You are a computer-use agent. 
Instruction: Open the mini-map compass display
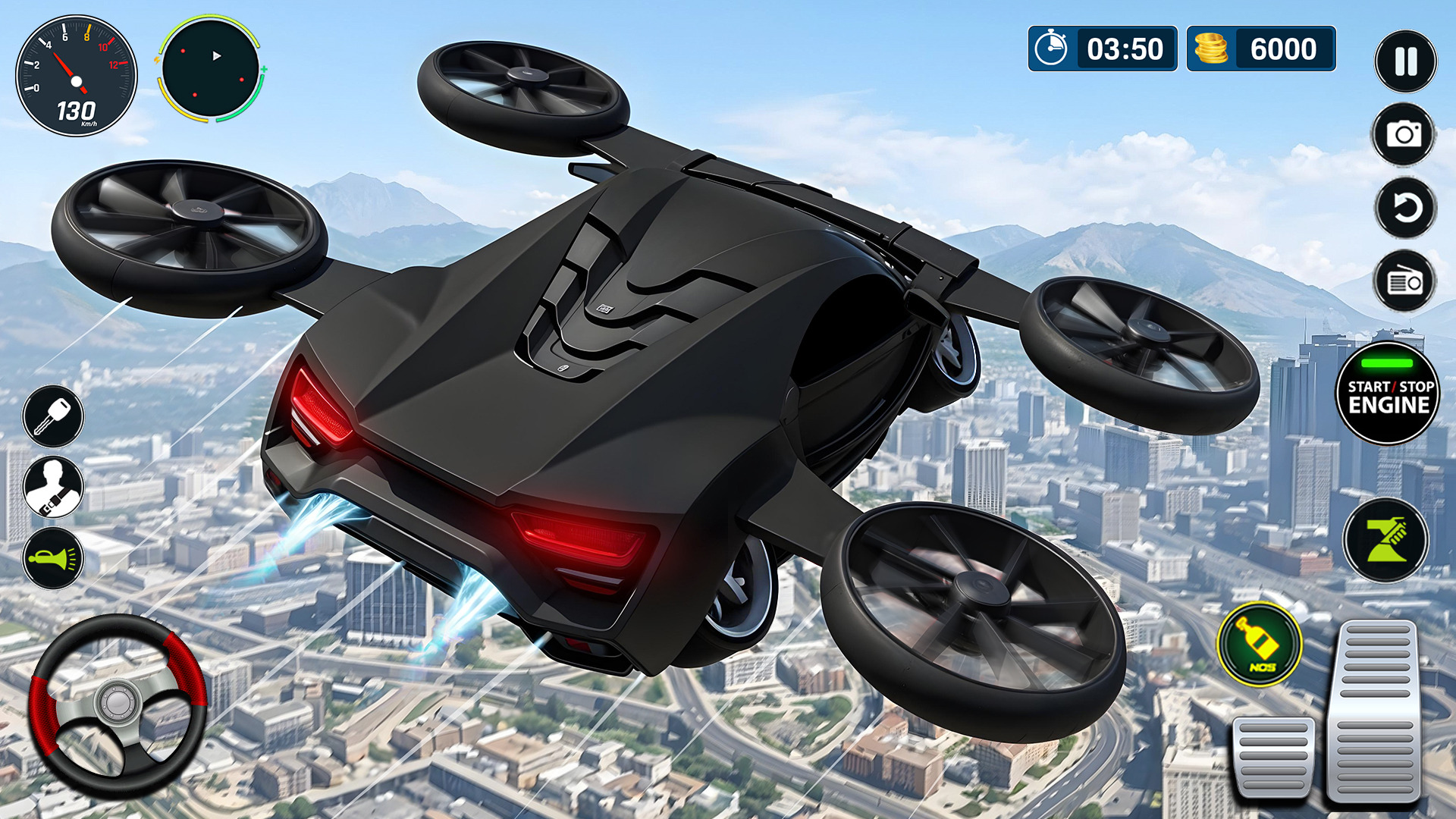(x=214, y=73)
